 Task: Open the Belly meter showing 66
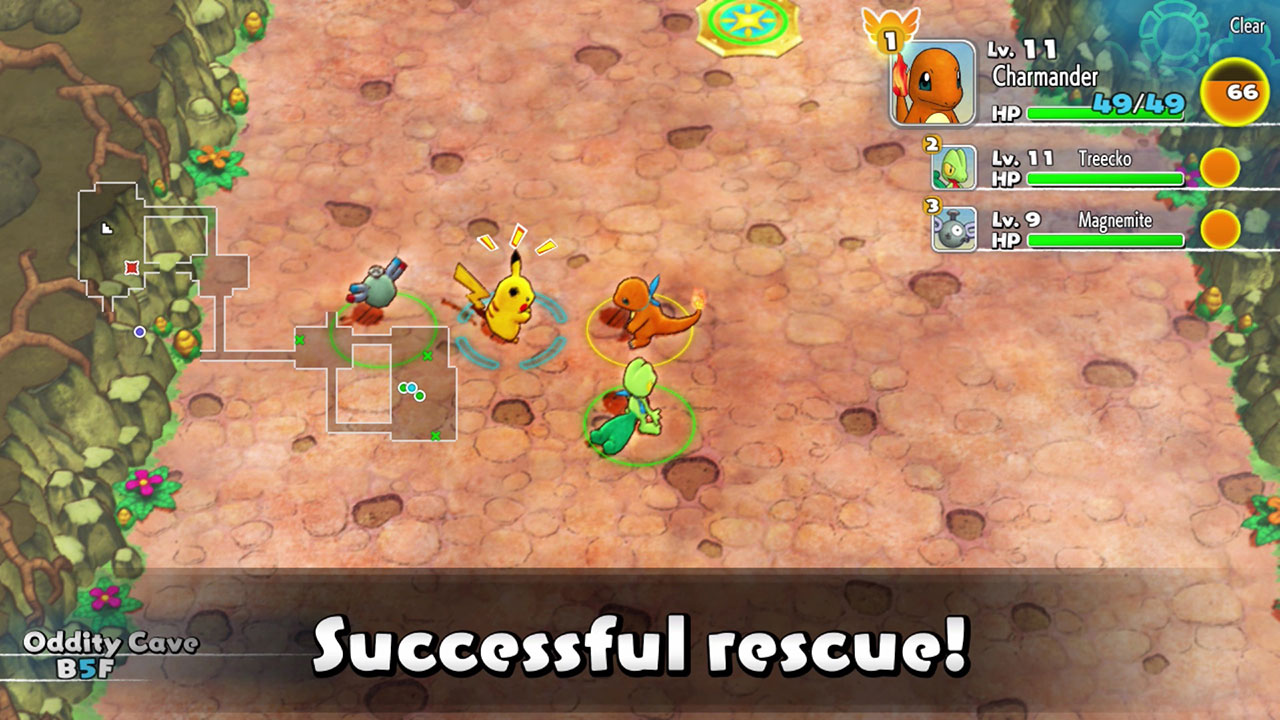(x=1235, y=90)
